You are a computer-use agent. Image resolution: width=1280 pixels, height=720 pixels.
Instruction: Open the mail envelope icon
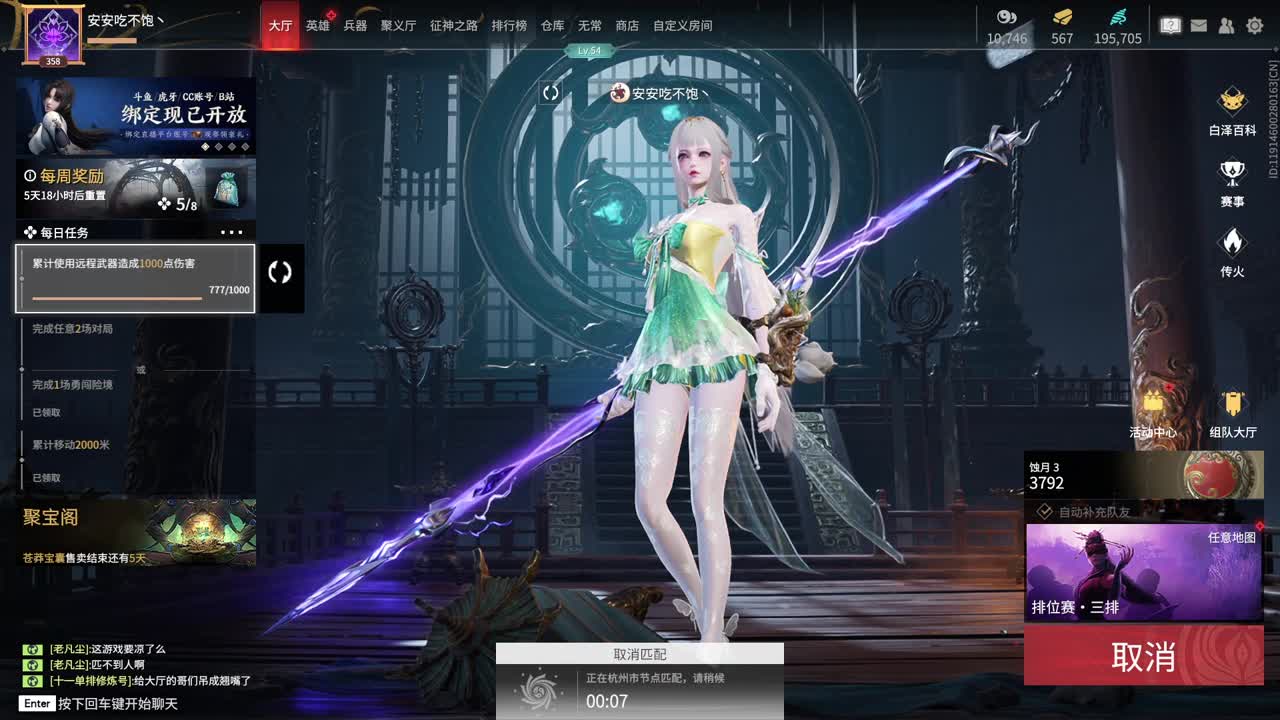coord(1198,26)
